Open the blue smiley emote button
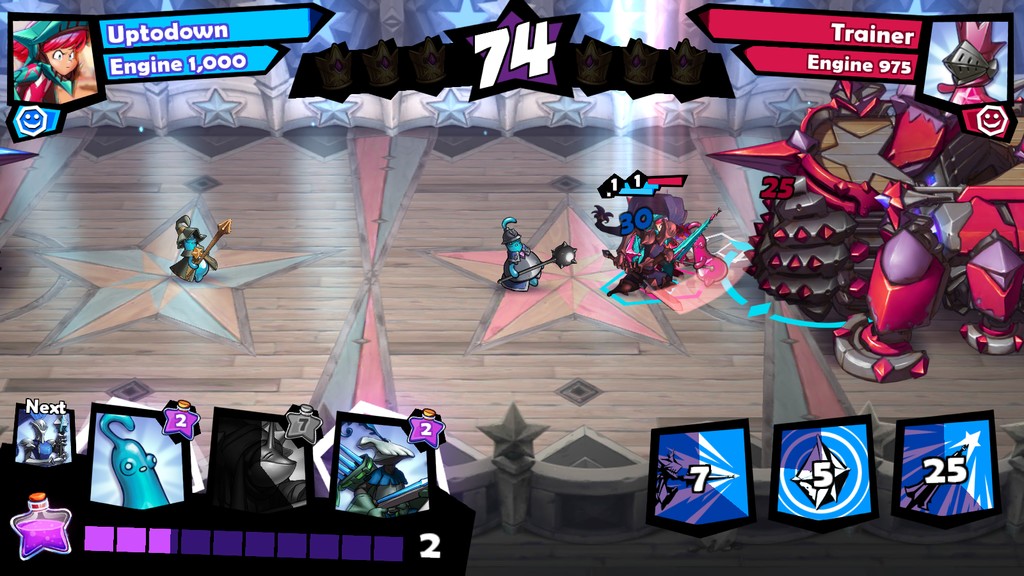Viewport: 1024px width, 576px height. [25, 121]
